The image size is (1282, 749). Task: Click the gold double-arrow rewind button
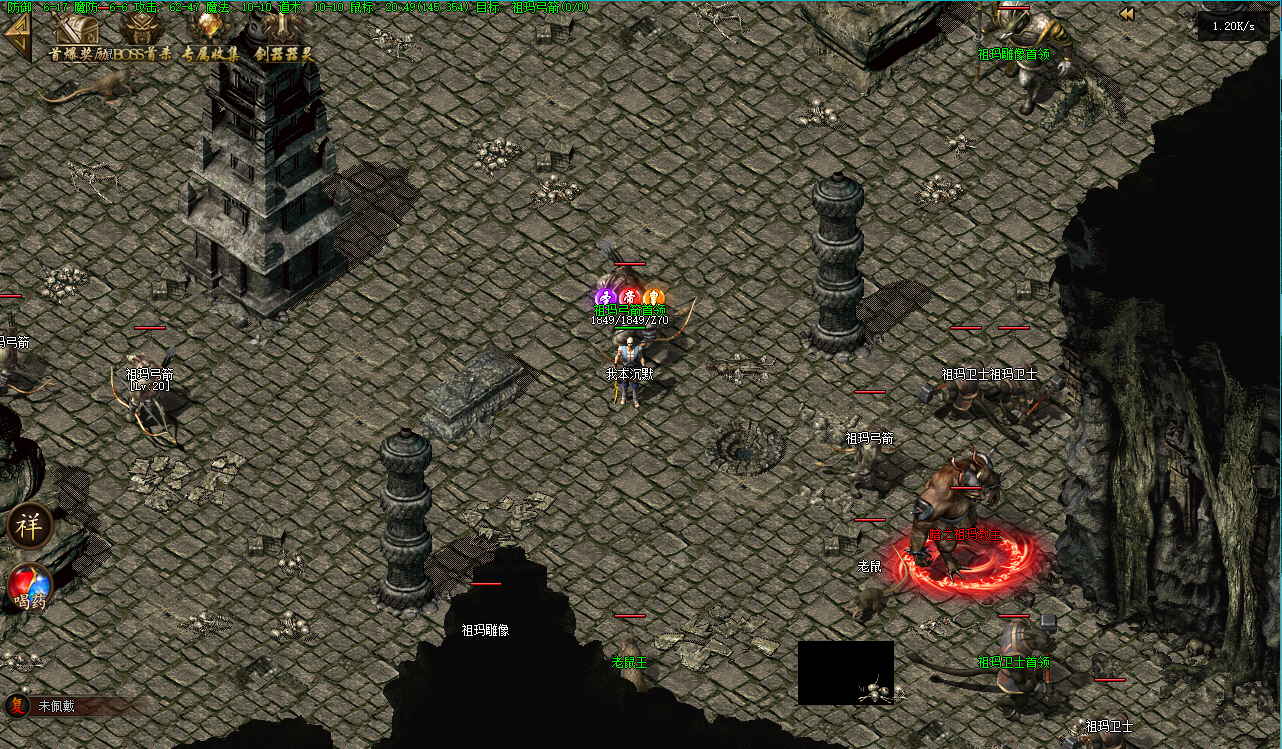(1127, 14)
